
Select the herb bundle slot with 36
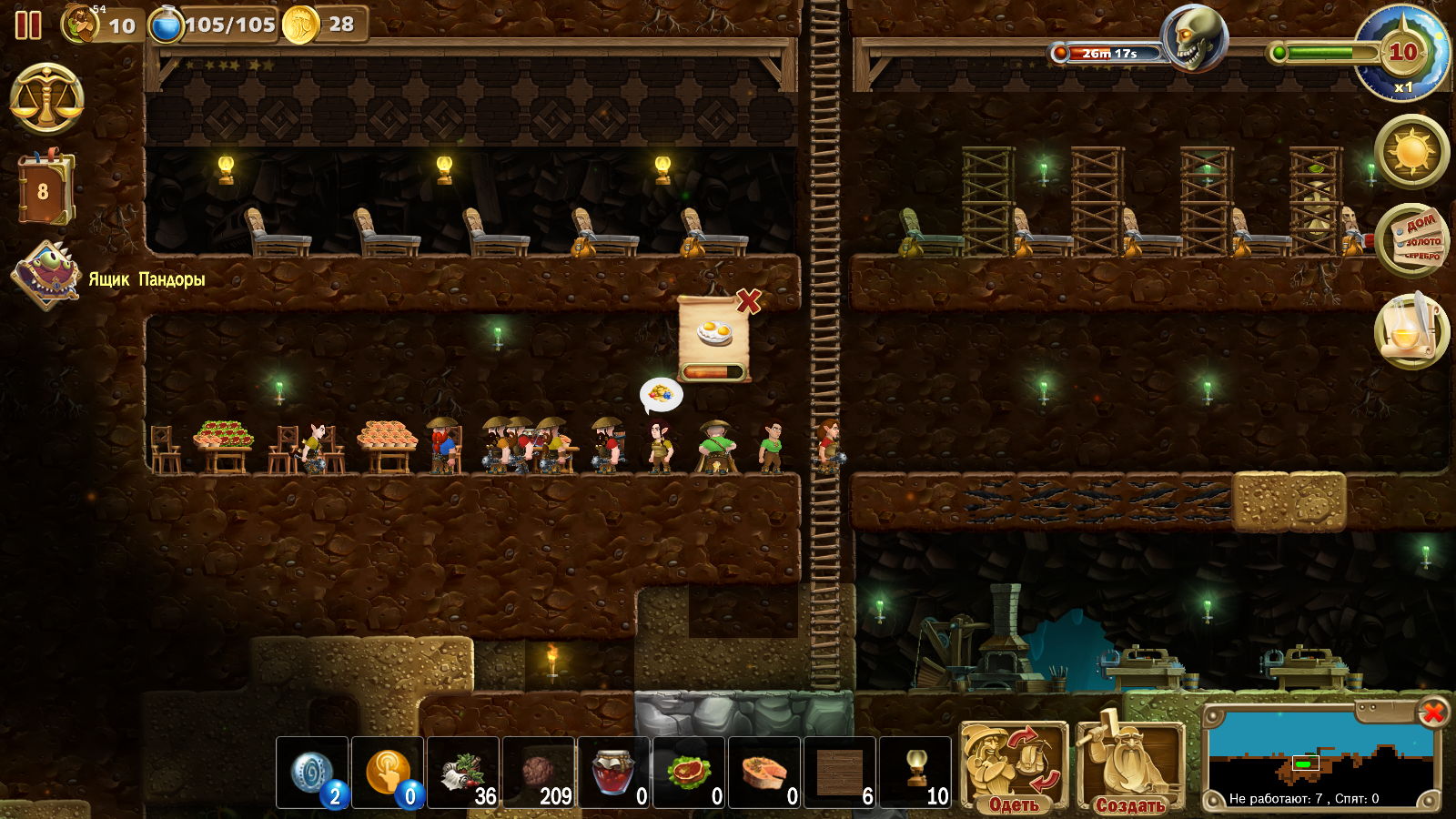click(463, 773)
